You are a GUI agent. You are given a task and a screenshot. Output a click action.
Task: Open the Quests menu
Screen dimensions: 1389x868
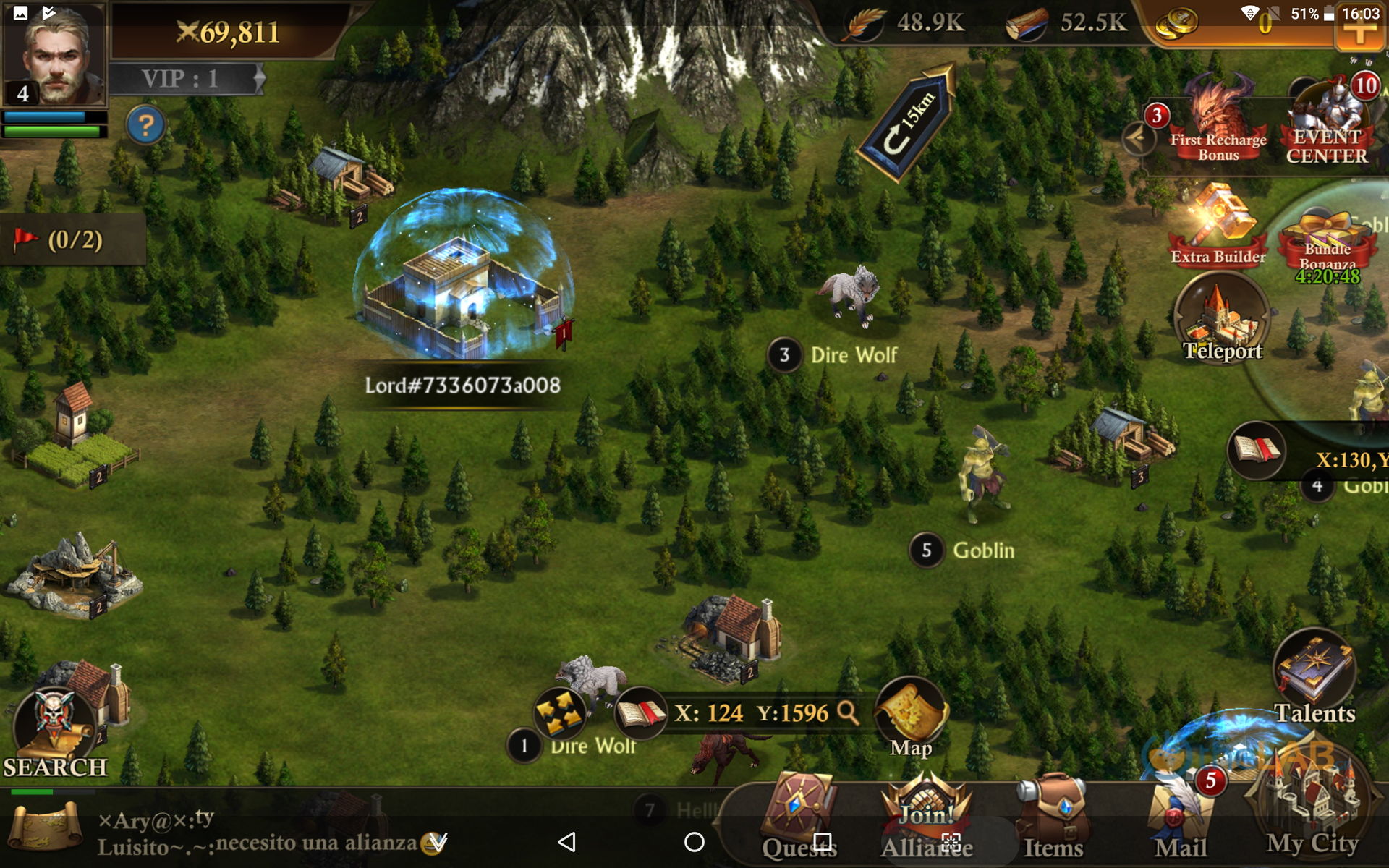click(799, 817)
